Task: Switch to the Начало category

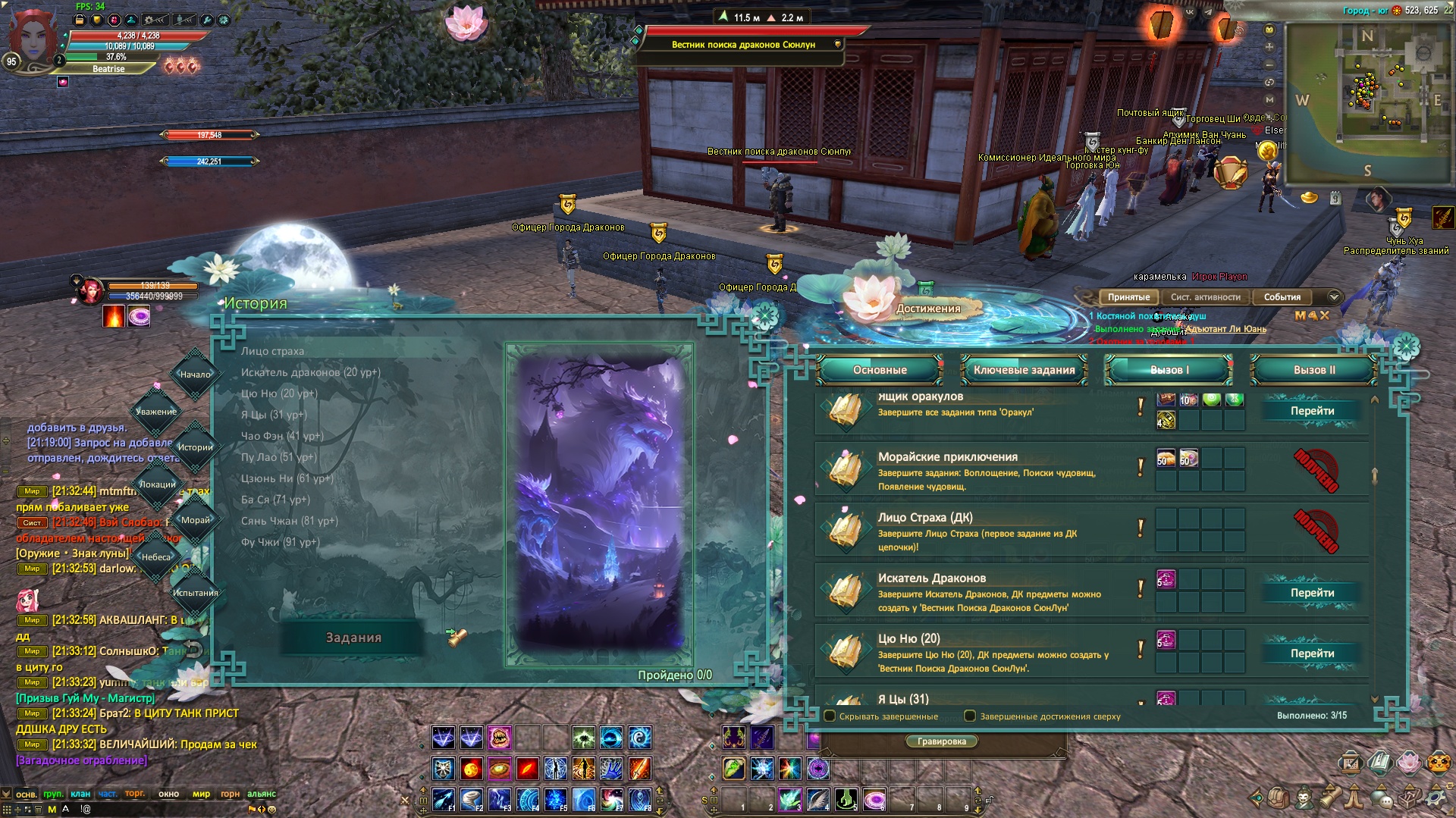Action: pyautogui.click(x=195, y=374)
